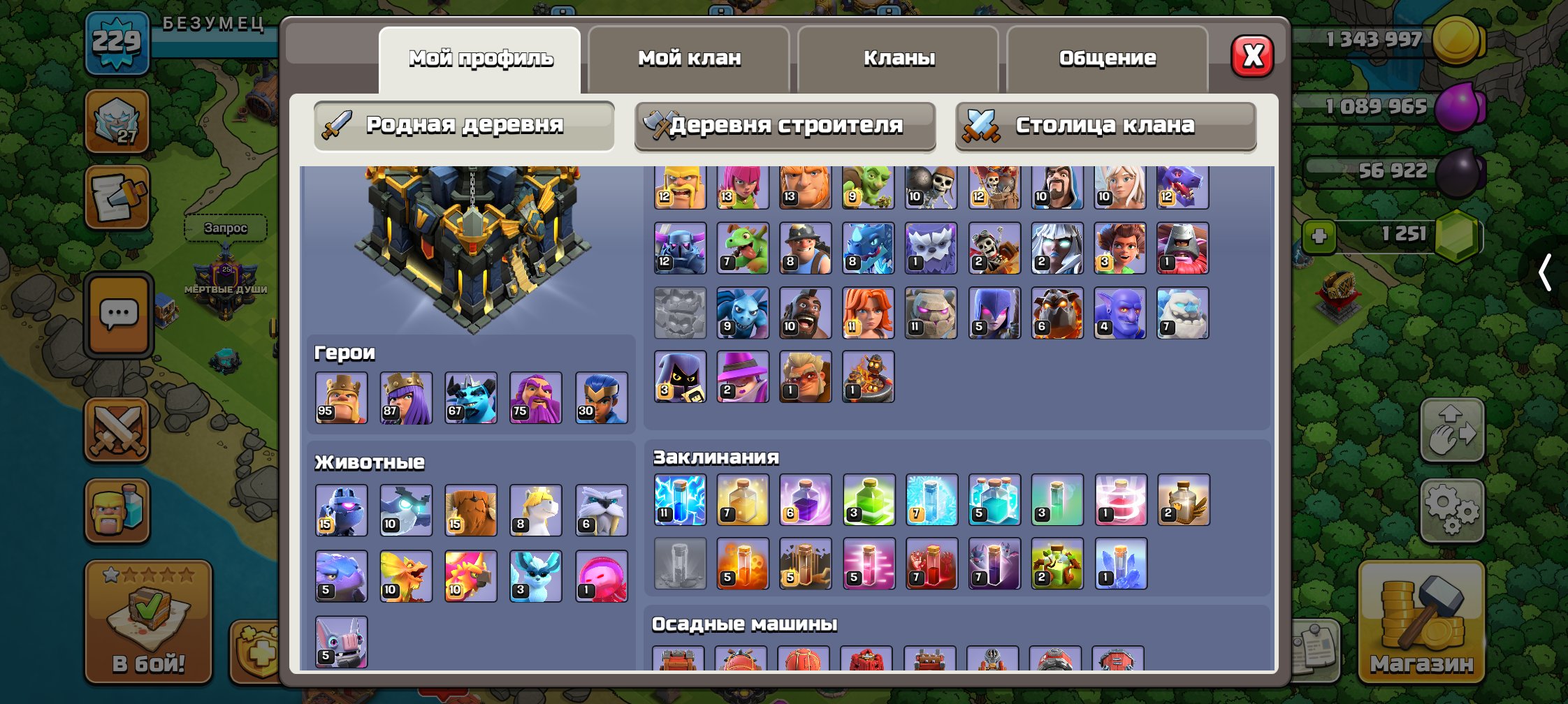Switch to the Мой клан tab
The image size is (1568, 704).
tap(688, 57)
